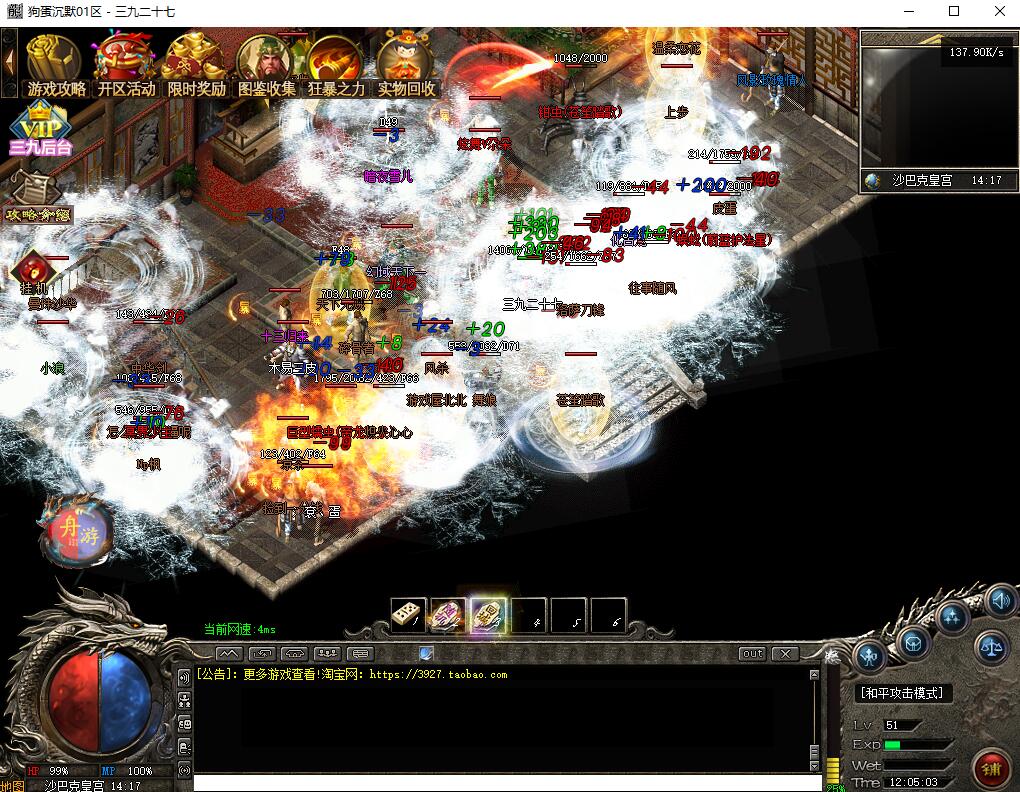Minimize the game window

[908, 12]
